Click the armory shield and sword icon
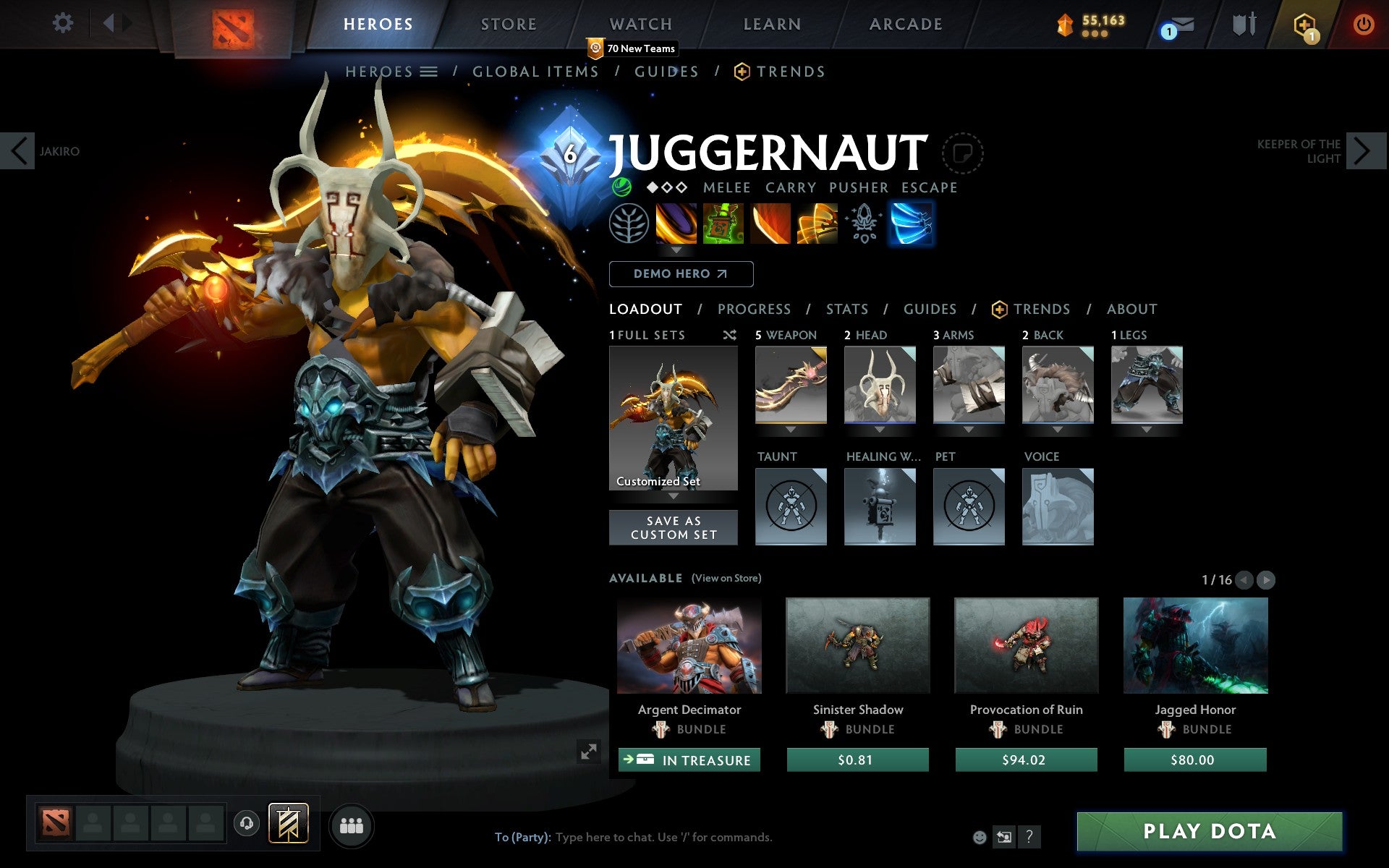 coord(1241,24)
